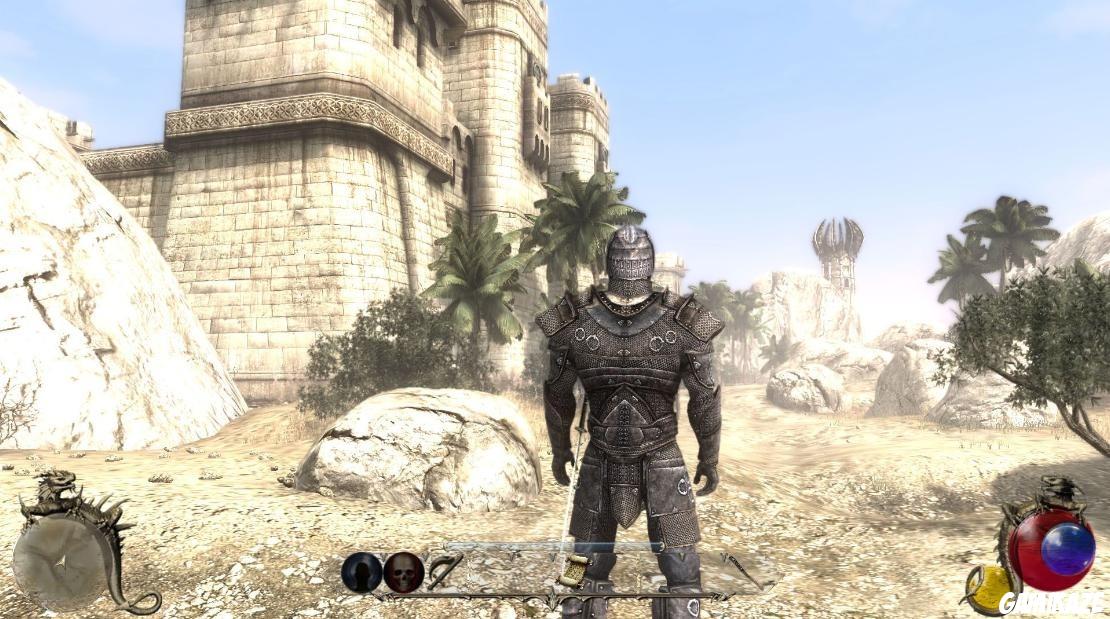This screenshot has height=619, width=1110.
Task: Select the dark silhouette skill icon
Action: pyautogui.click(x=361, y=572)
